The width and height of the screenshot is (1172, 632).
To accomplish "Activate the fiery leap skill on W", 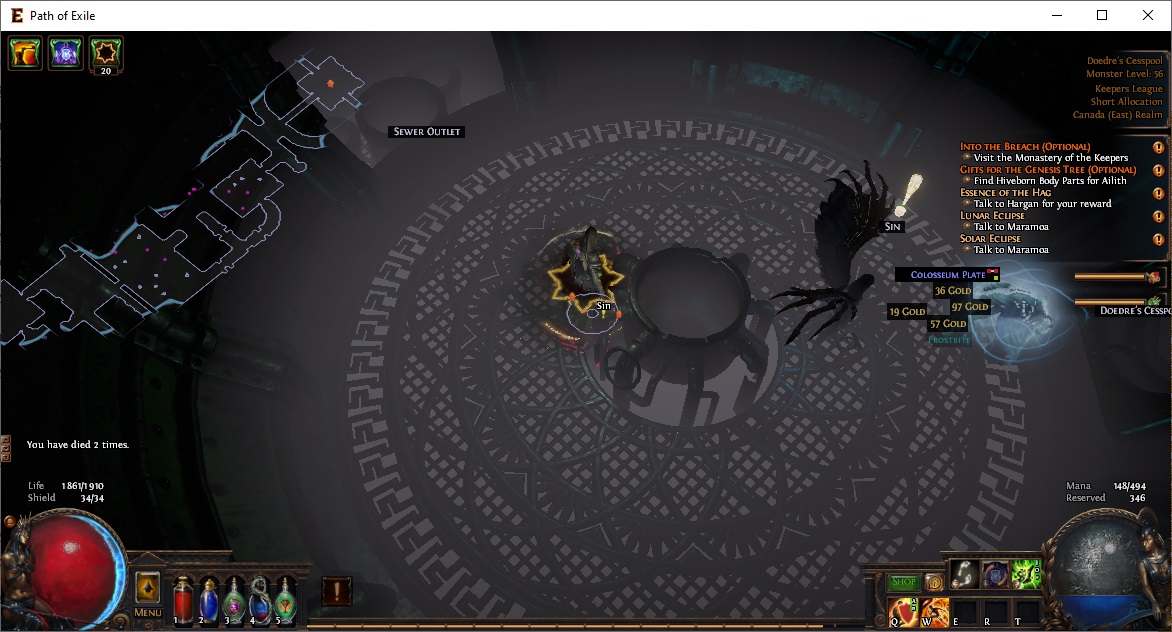I will tap(934, 610).
